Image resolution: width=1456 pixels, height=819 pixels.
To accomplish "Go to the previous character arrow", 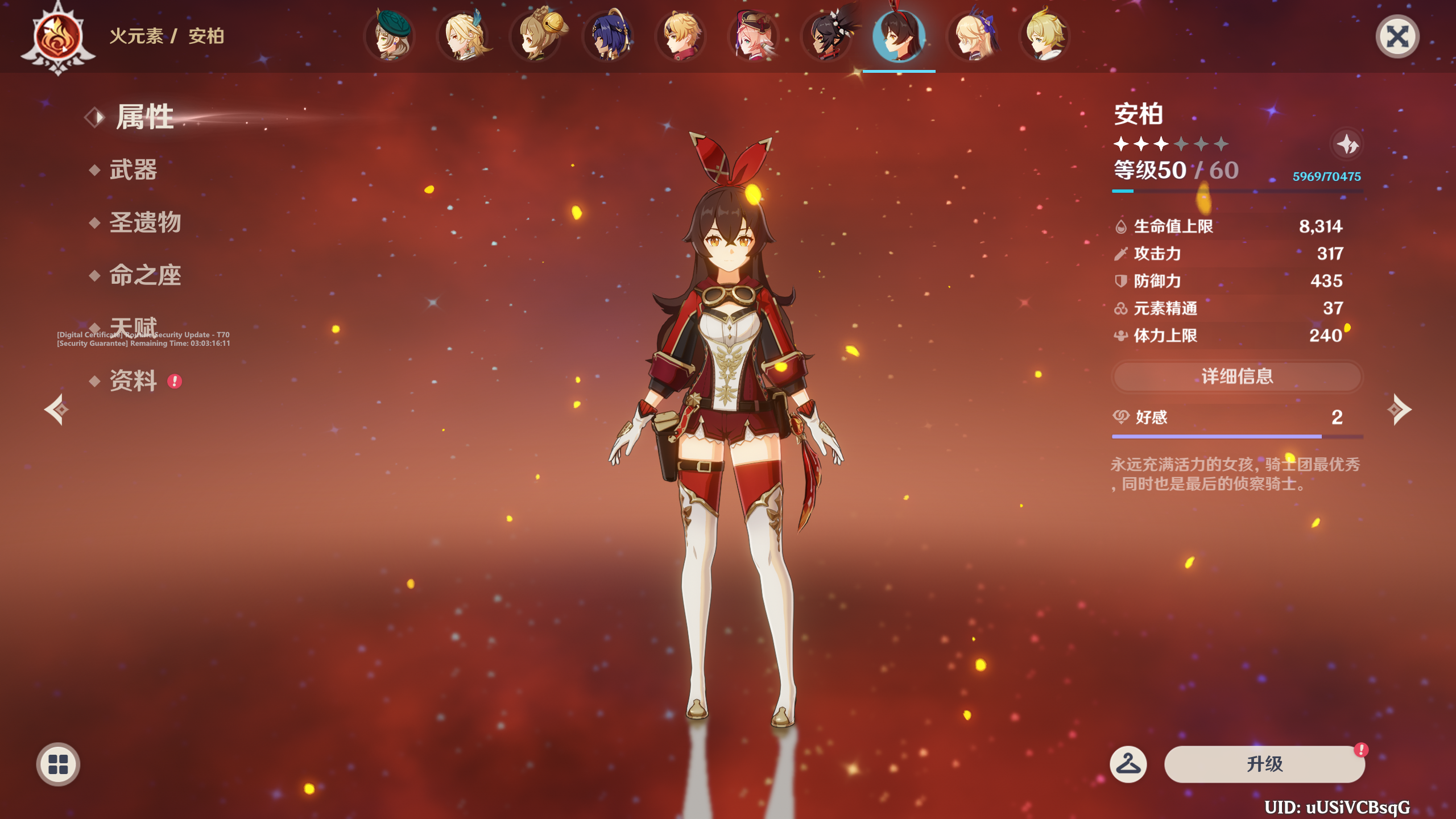I will pos(57,409).
